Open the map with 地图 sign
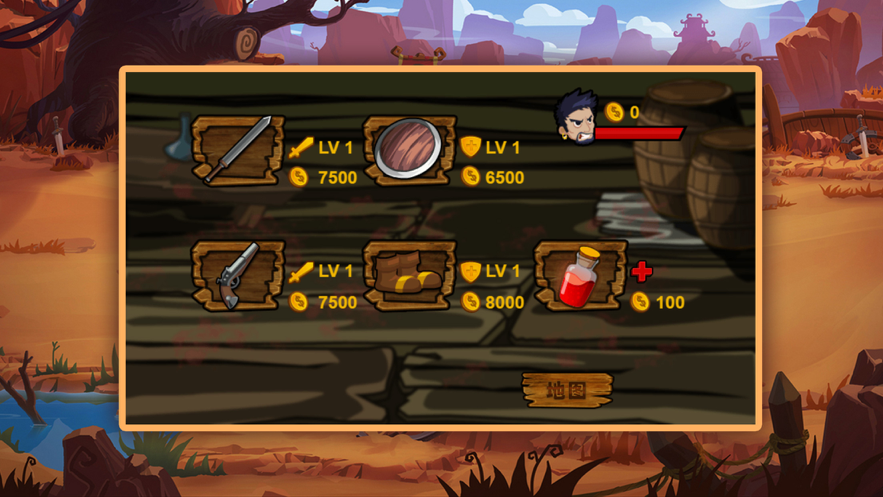The width and height of the screenshot is (883, 497). [566, 389]
